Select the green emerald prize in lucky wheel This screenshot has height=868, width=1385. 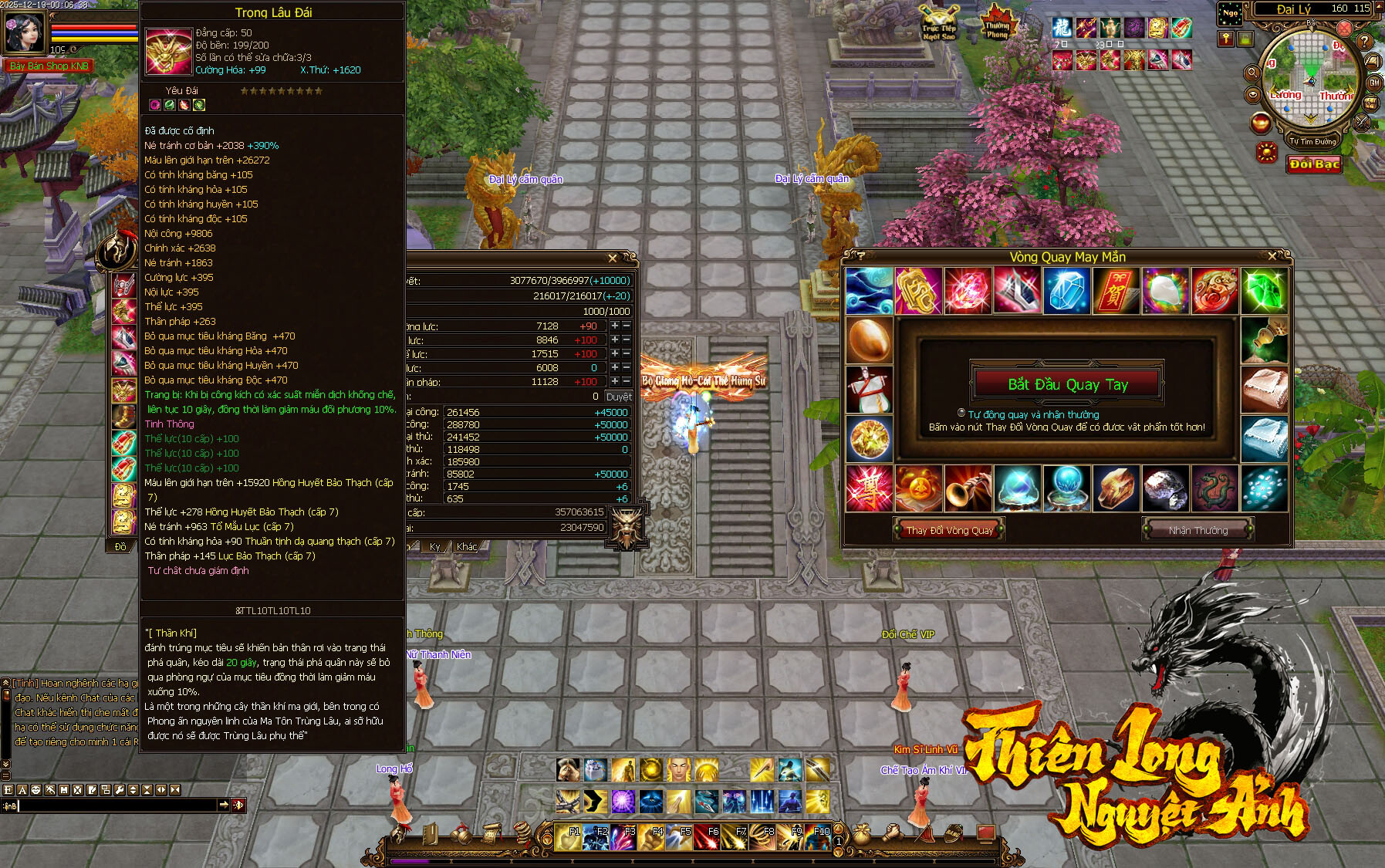pyautogui.click(x=1263, y=292)
